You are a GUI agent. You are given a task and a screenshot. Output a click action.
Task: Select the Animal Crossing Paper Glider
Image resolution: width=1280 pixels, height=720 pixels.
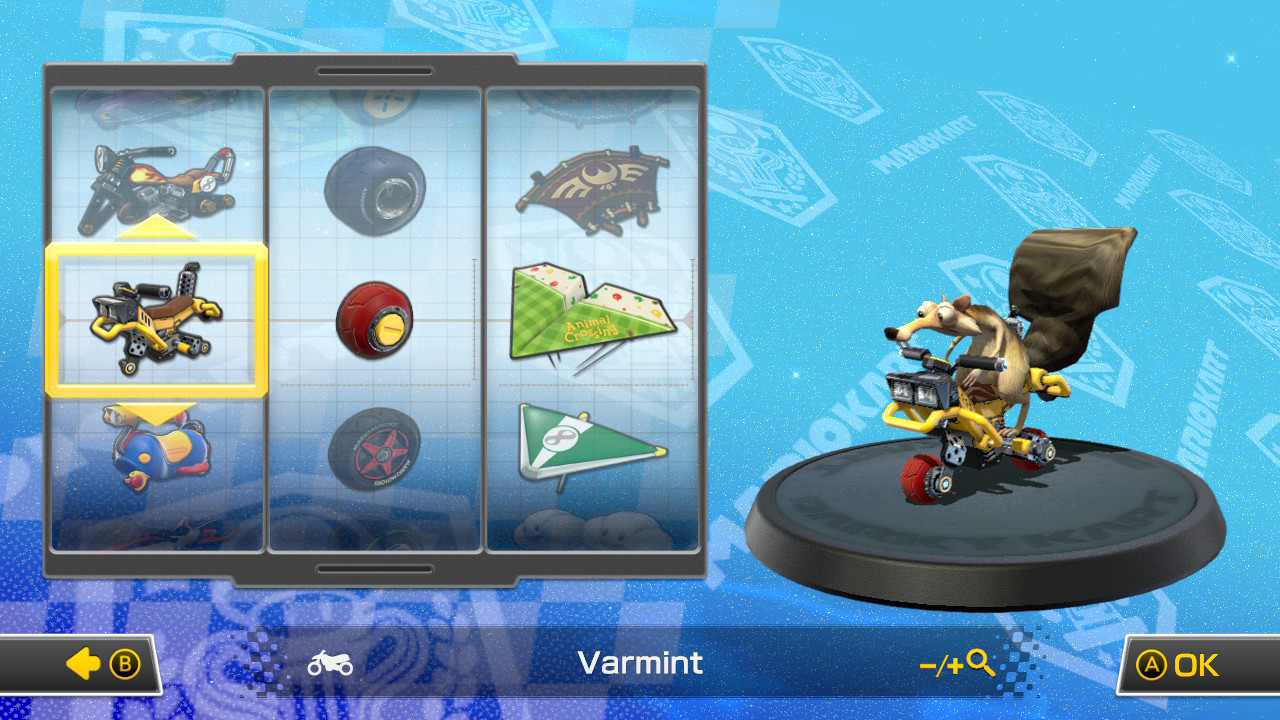(x=594, y=315)
